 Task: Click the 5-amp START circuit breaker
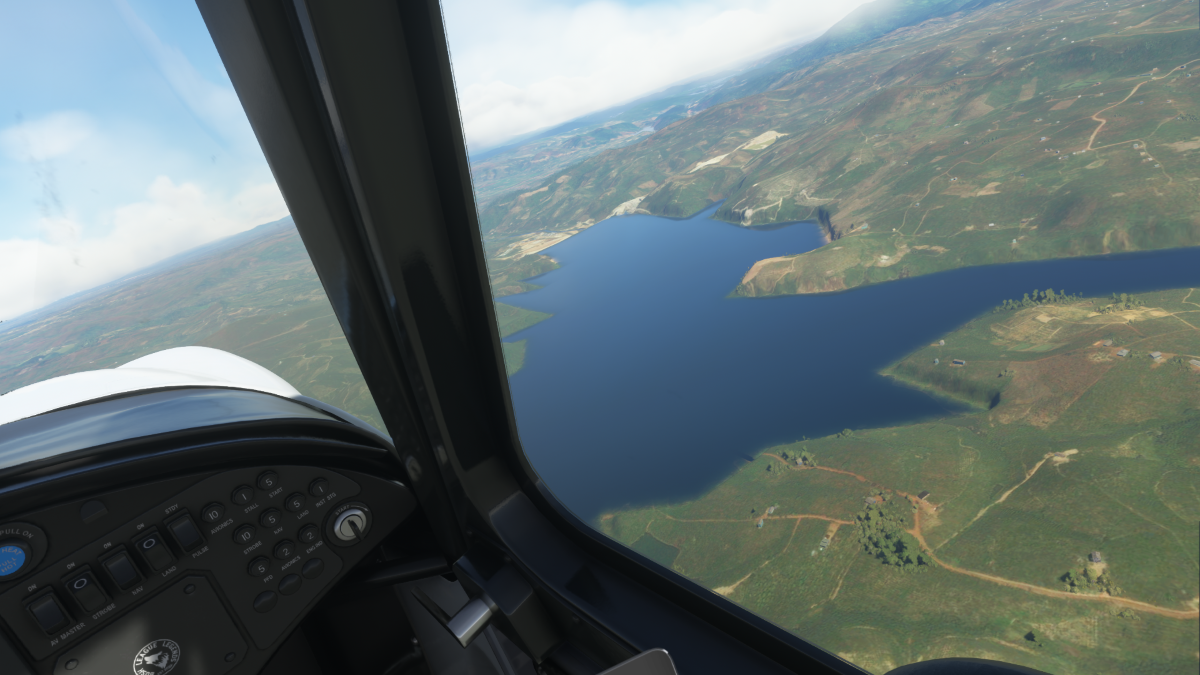(x=268, y=481)
